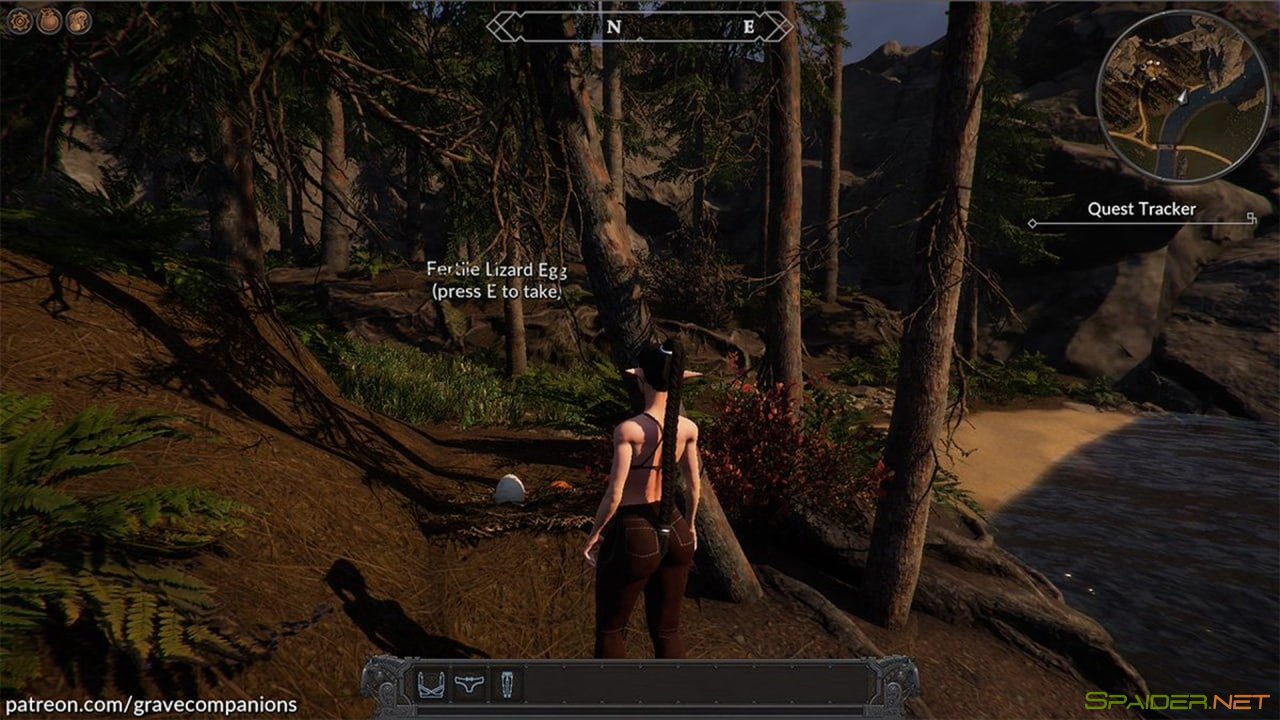This screenshot has width=1280, height=720.
Task: Toggle the Quest Tracker corner expand icon
Action: tap(1251, 217)
